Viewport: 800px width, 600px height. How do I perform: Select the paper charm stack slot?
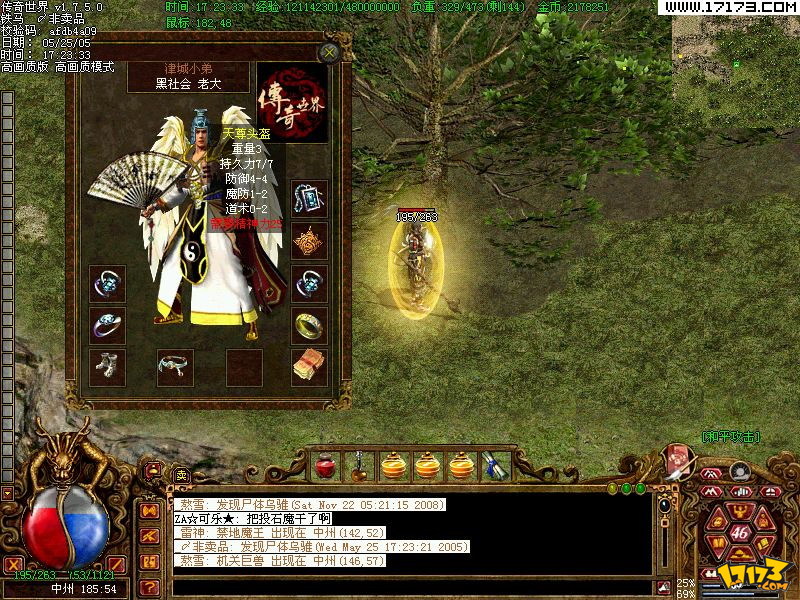[309, 366]
